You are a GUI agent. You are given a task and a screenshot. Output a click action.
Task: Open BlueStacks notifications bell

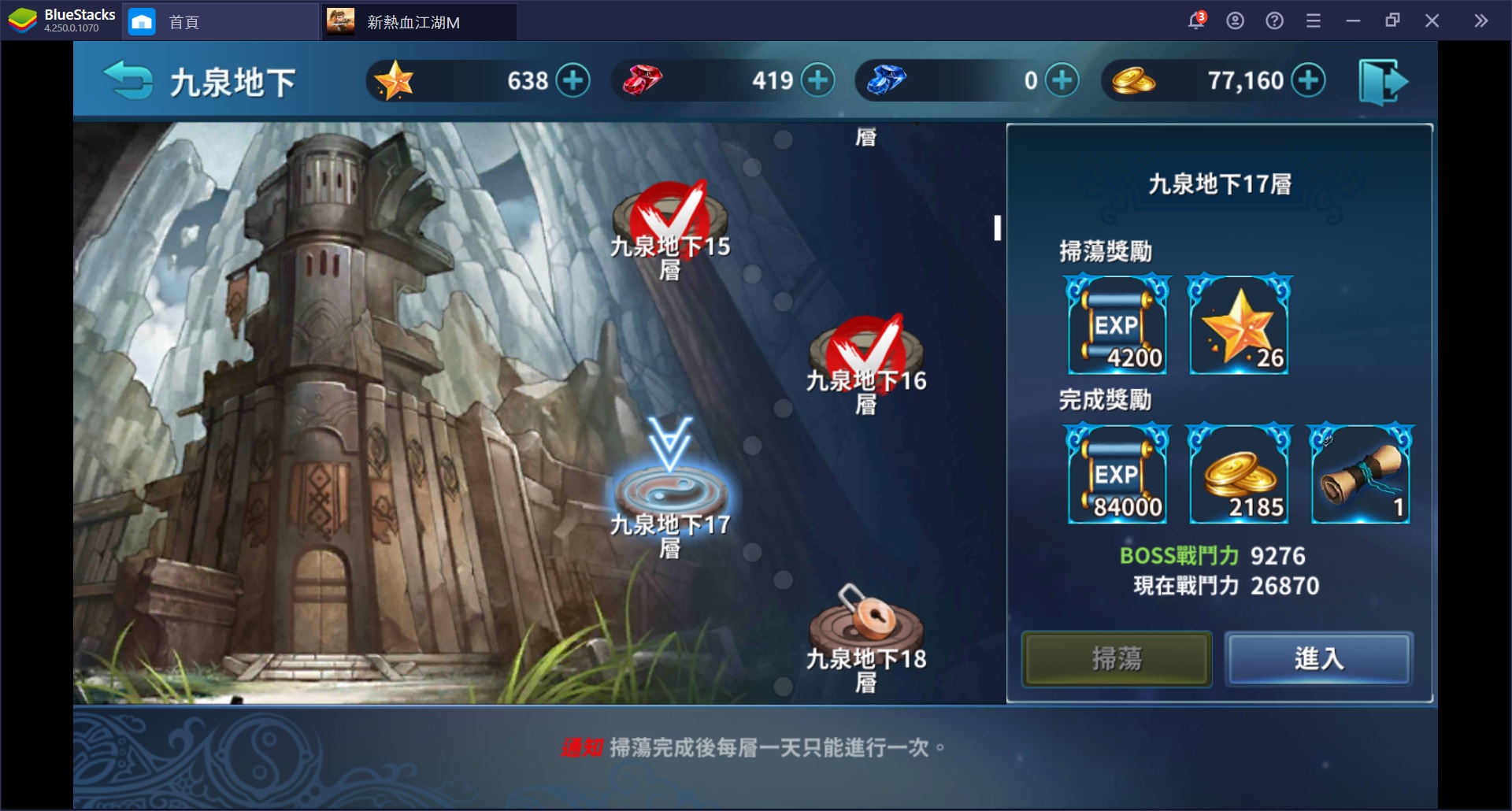click(1195, 20)
